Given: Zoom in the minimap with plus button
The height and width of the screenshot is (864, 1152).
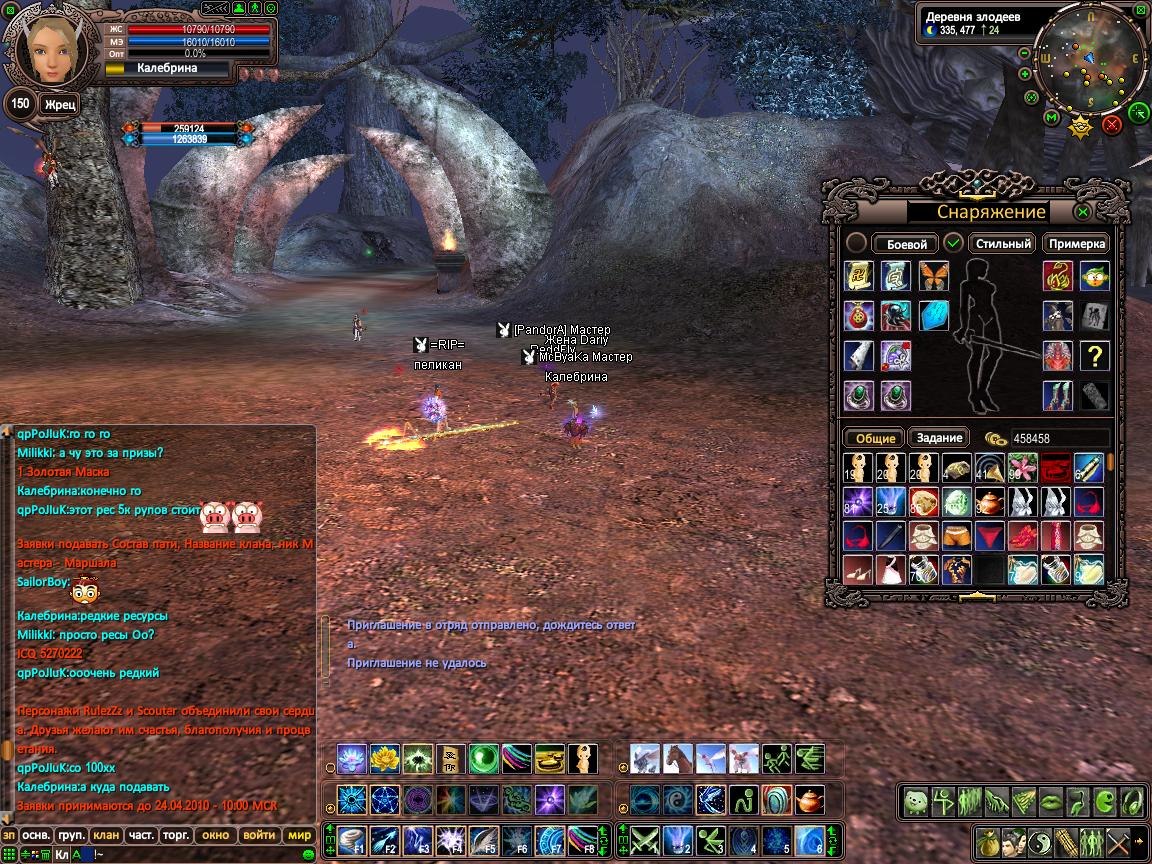Looking at the screenshot, I should [x=1025, y=73].
